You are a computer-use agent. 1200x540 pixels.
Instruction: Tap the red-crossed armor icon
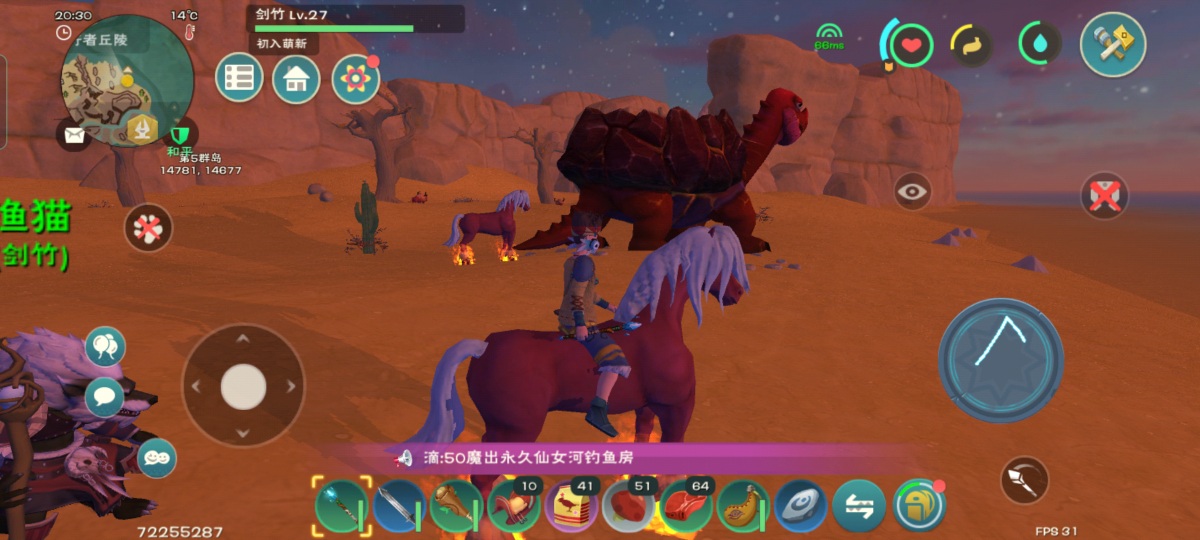coord(1104,196)
